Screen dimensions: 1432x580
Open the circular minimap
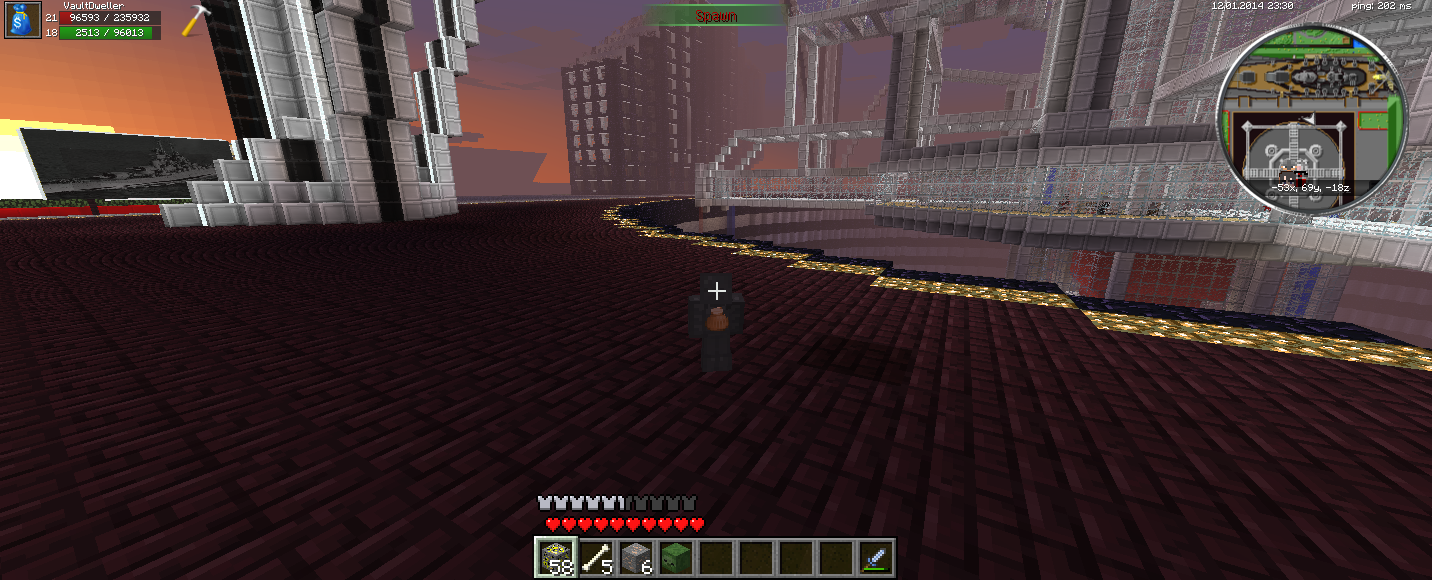coord(1311,120)
